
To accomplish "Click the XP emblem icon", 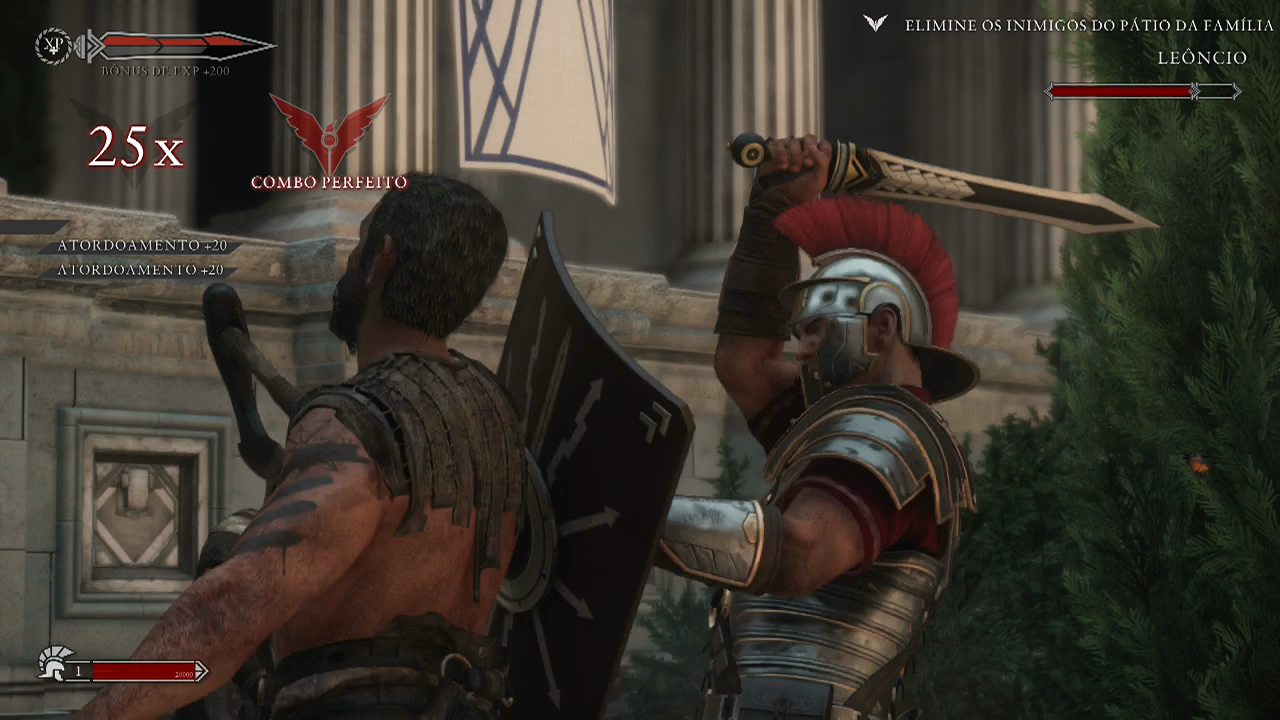I will 52,45.
